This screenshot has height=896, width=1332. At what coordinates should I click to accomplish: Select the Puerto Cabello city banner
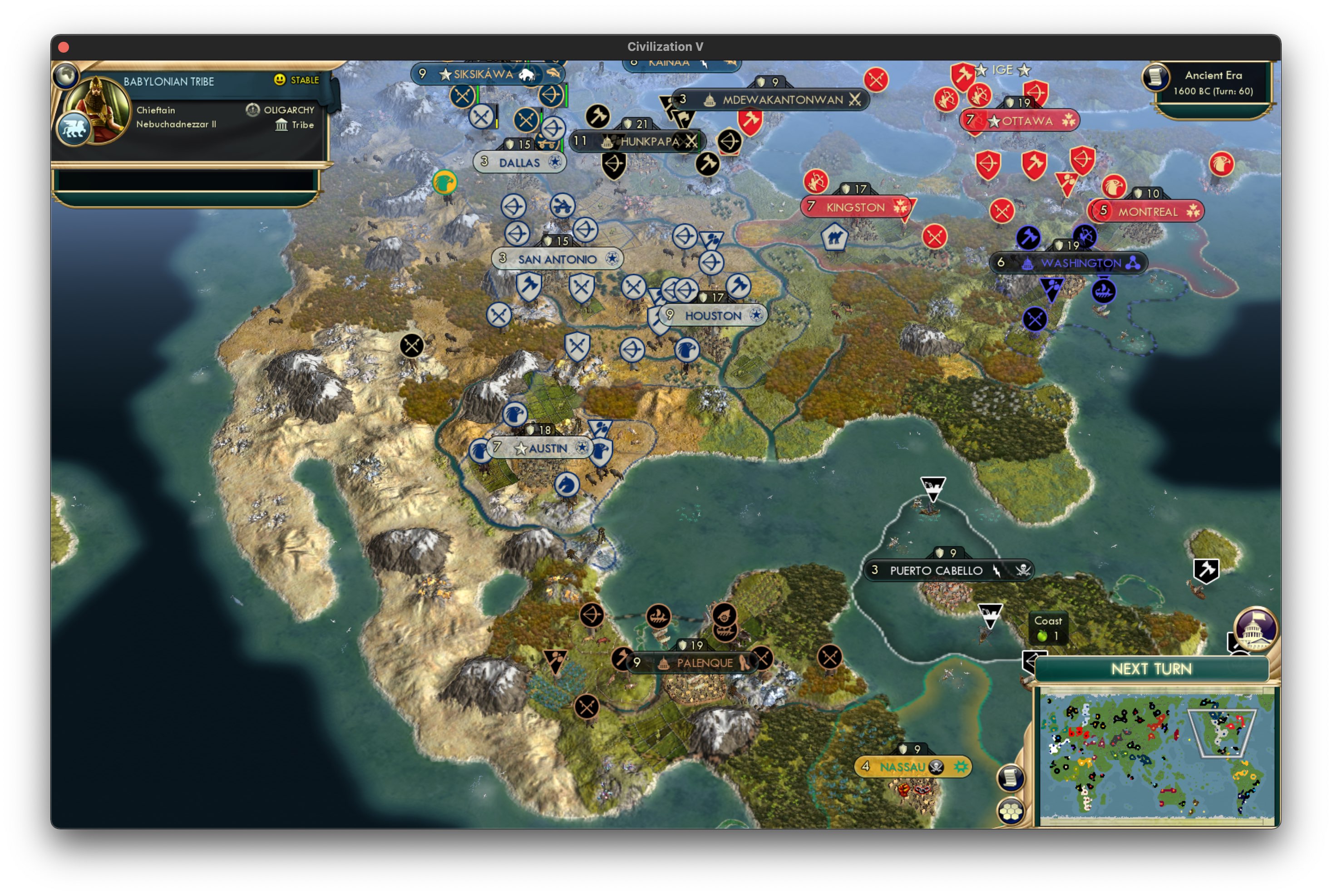[x=937, y=570]
